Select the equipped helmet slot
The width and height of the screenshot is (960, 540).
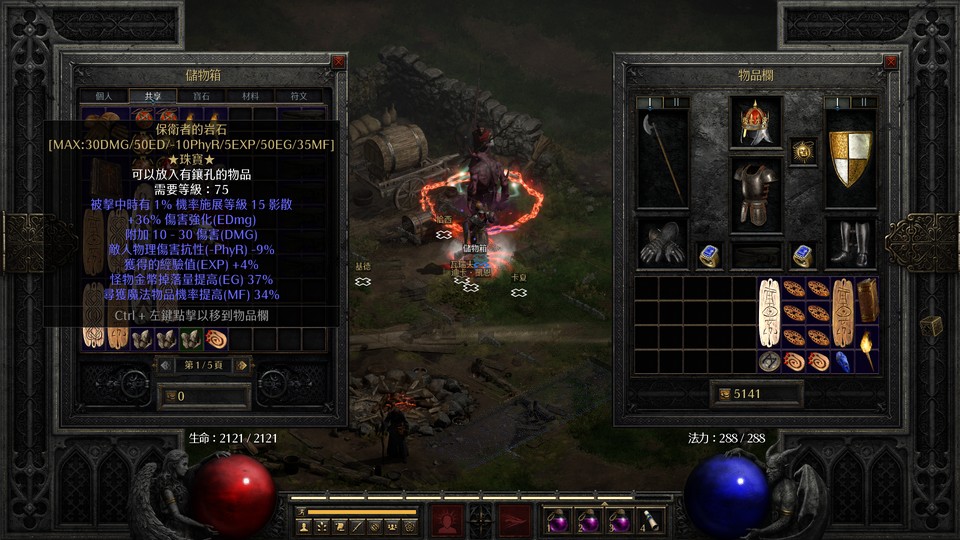pyautogui.click(x=756, y=122)
